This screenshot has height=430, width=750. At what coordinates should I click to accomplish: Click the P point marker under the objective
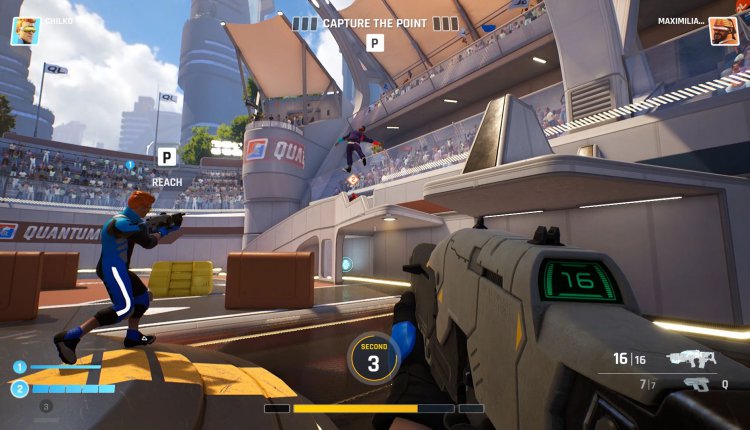click(x=375, y=43)
